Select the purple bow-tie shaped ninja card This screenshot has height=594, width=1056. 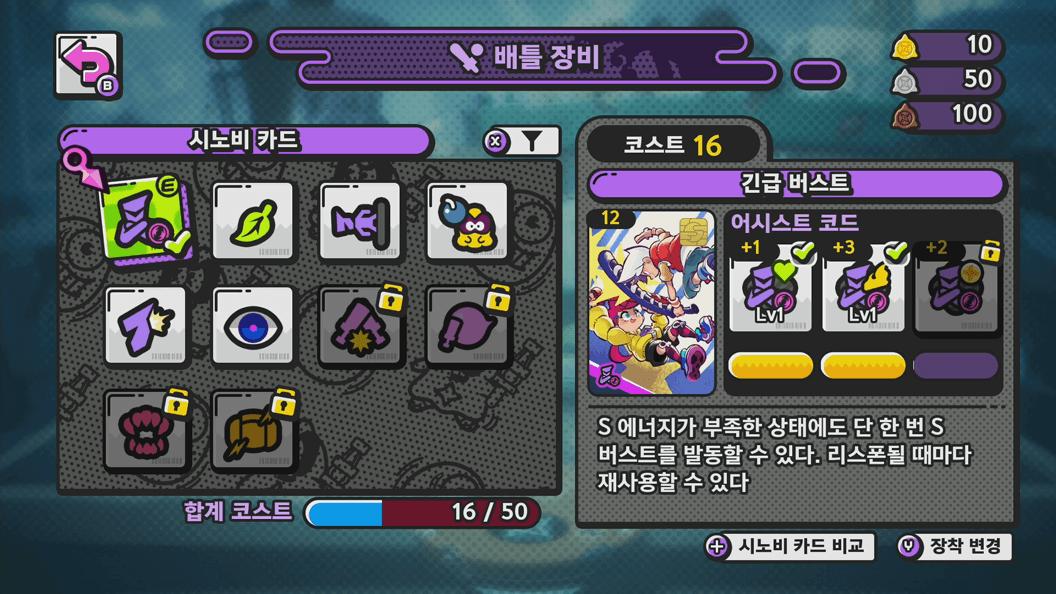360,222
